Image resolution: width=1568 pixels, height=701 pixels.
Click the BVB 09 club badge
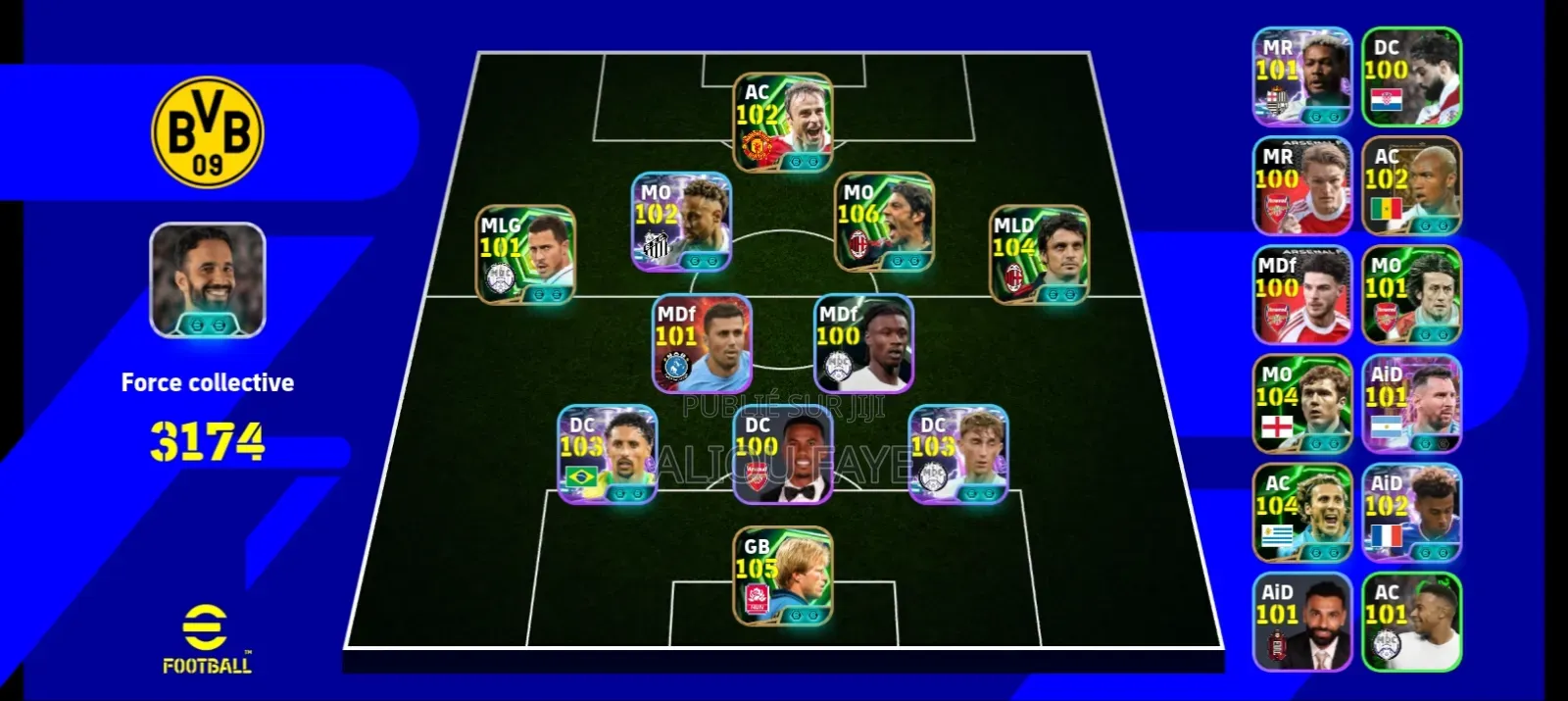(x=208, y=131)
